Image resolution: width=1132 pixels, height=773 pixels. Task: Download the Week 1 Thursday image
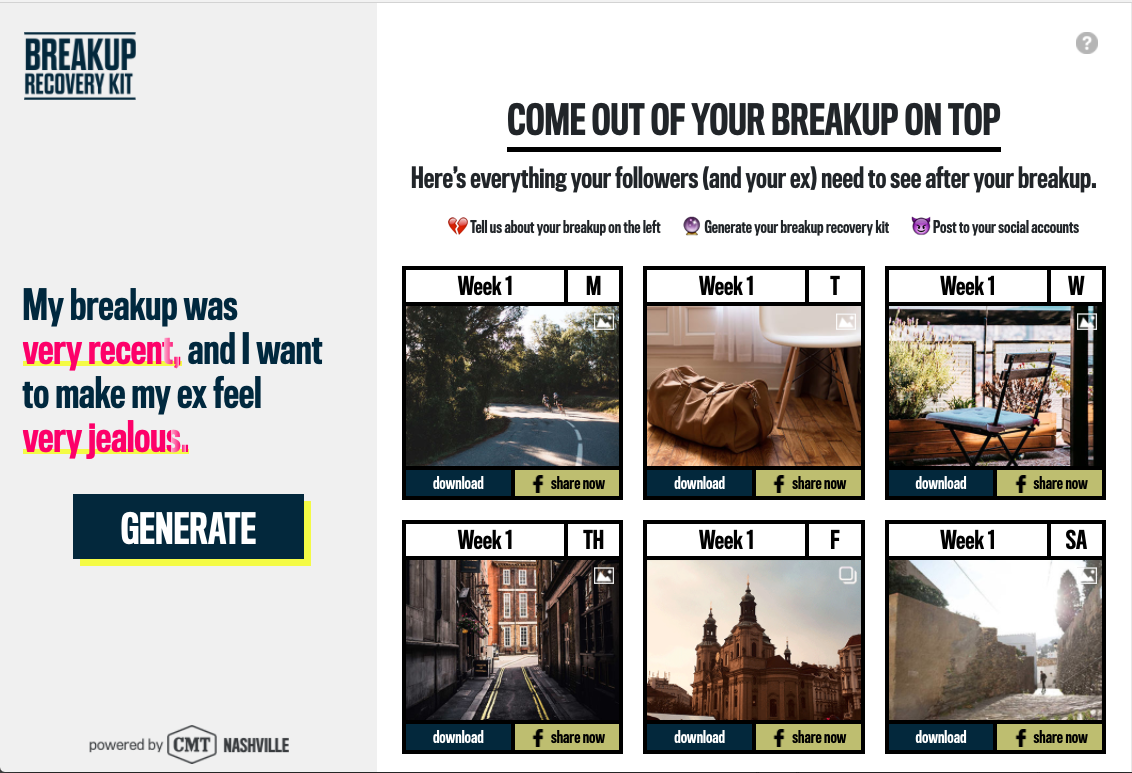[458, 737]
